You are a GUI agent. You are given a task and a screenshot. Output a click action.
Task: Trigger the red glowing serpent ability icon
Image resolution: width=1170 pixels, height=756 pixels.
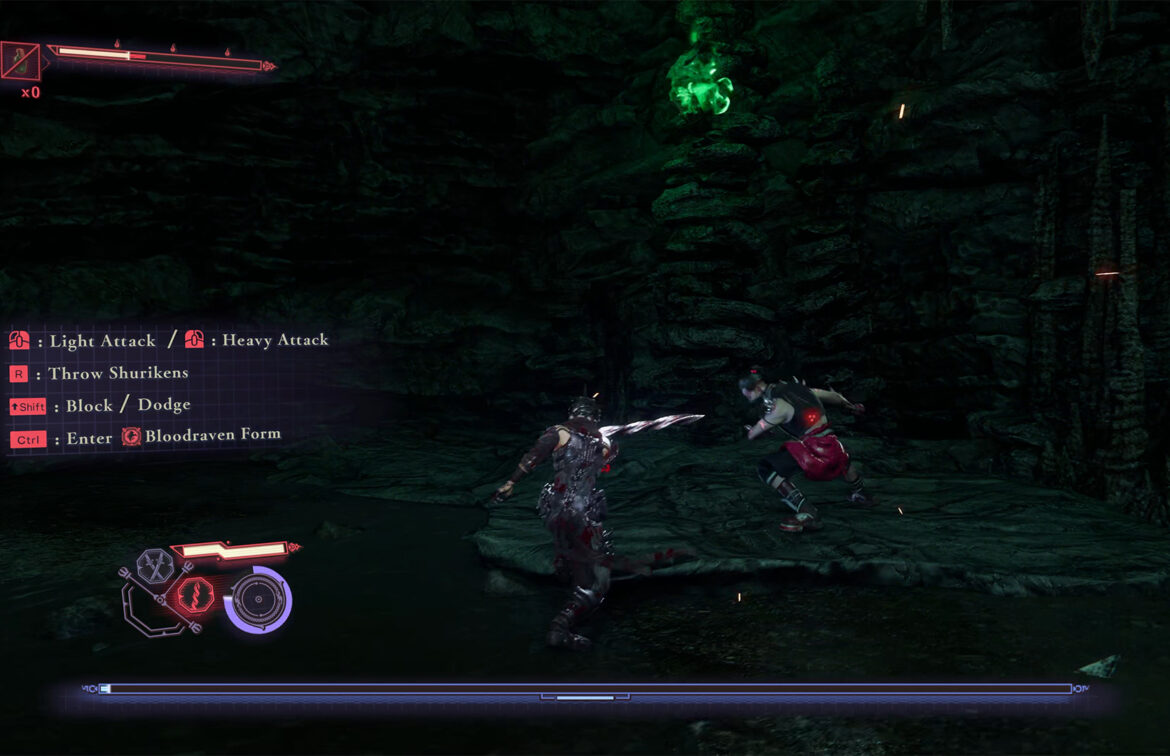tap(193, 597)
